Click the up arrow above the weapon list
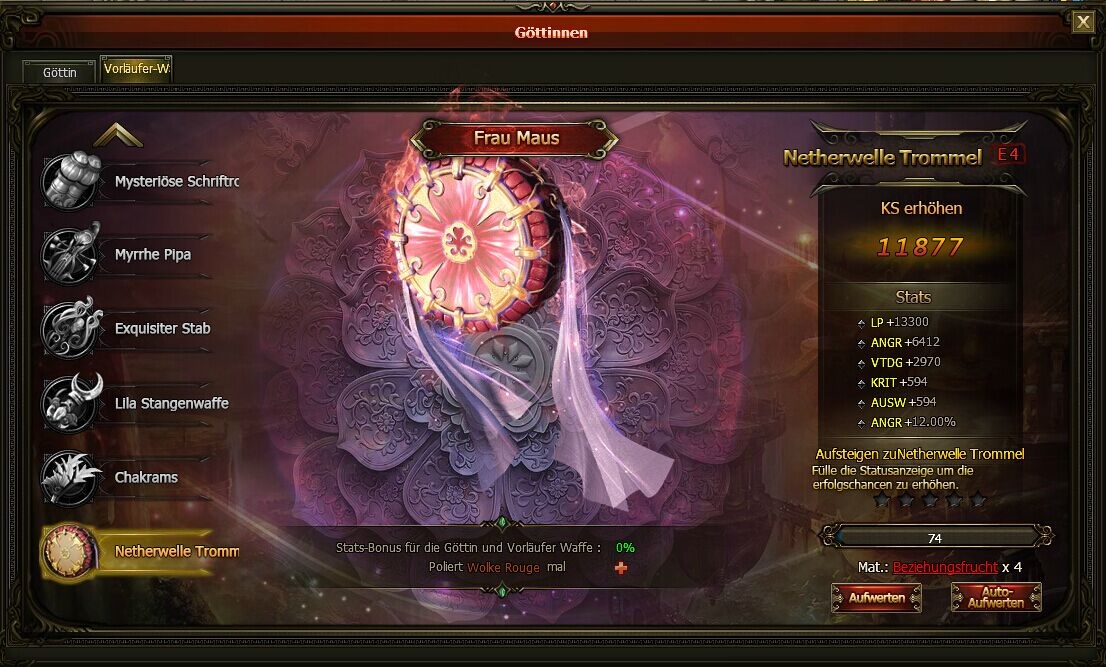Viewport: 1106px width, 667px height. click(x=118, y=135)
